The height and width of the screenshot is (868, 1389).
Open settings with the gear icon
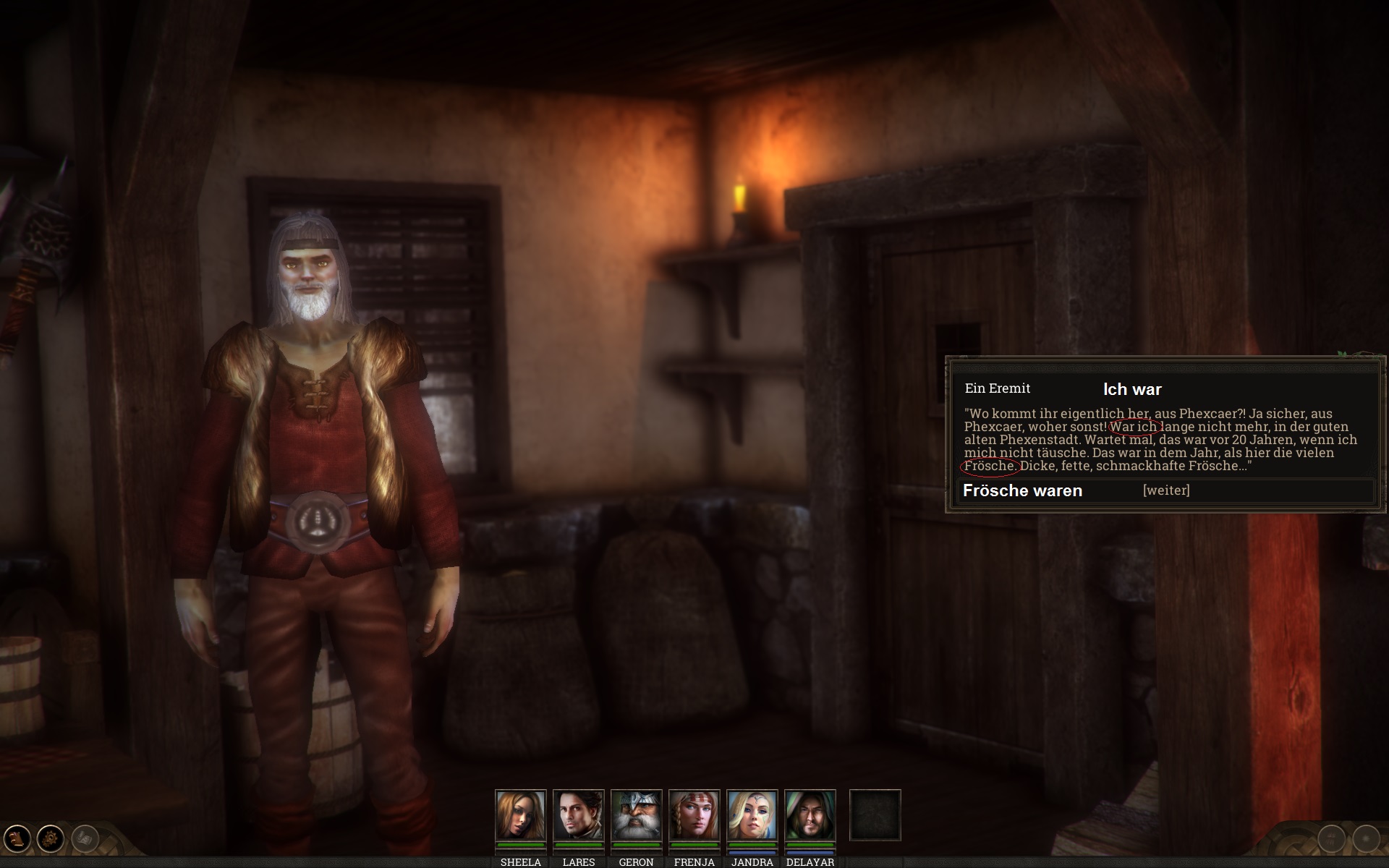tap(51, 838)
